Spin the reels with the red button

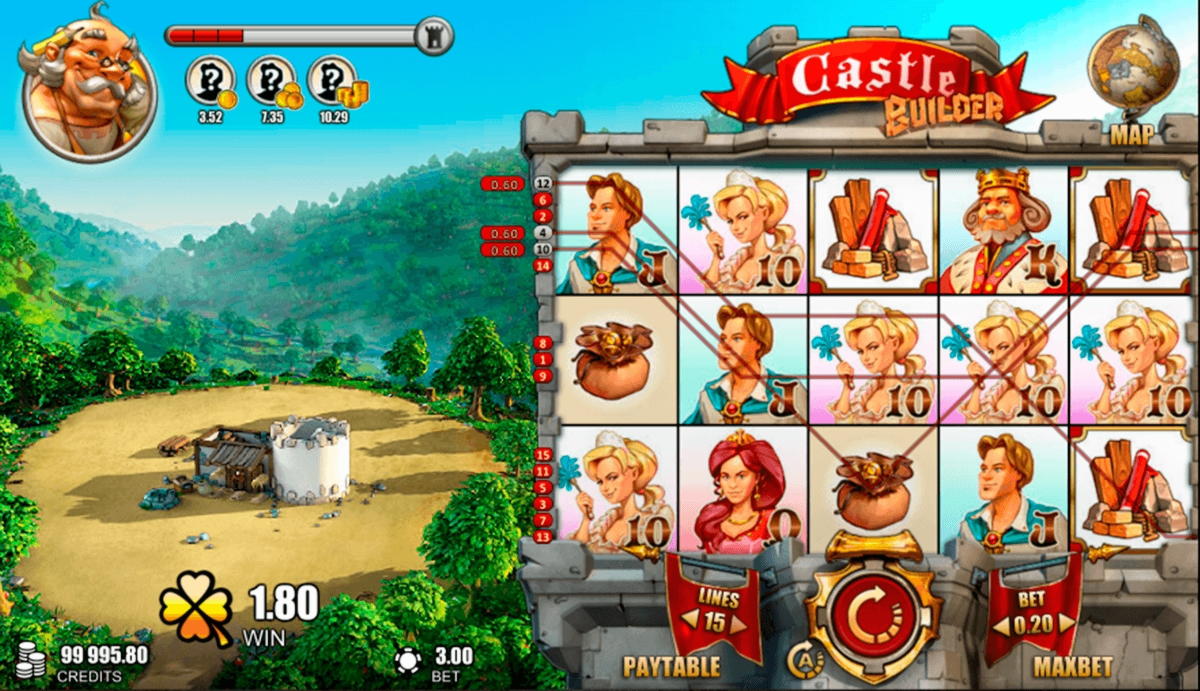tap(873, 614)
